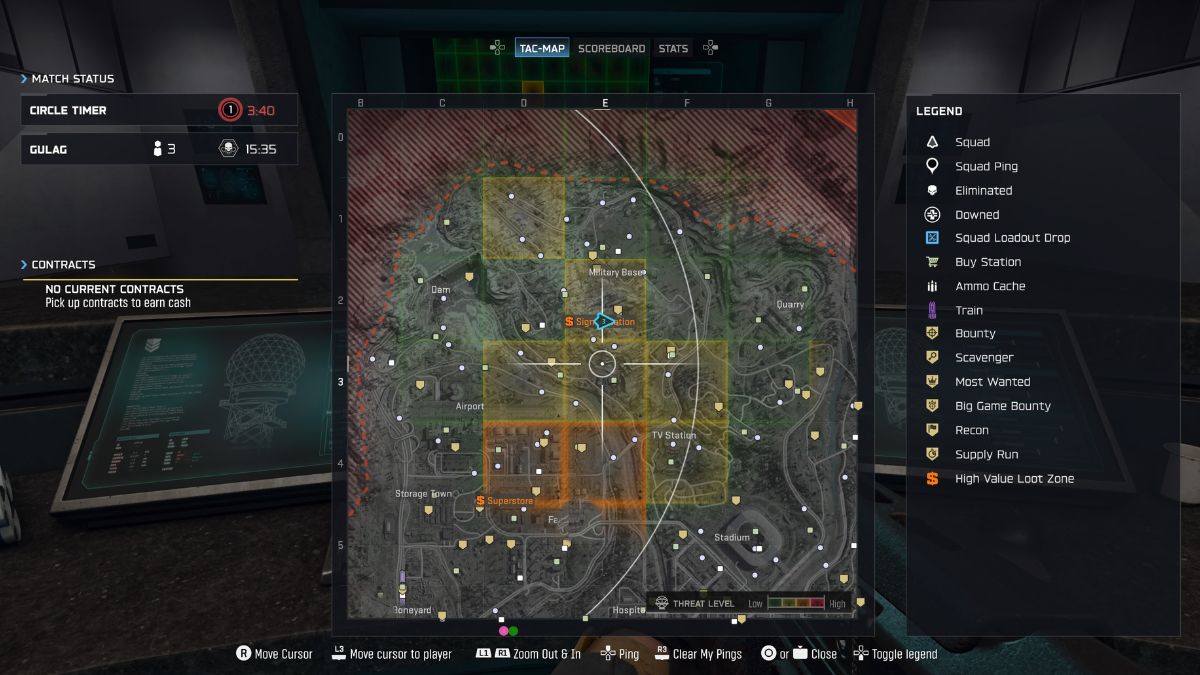Click the Recon legend entry
The width and height of the screenshot is (1200, 675).
click(x=972, y=430)
